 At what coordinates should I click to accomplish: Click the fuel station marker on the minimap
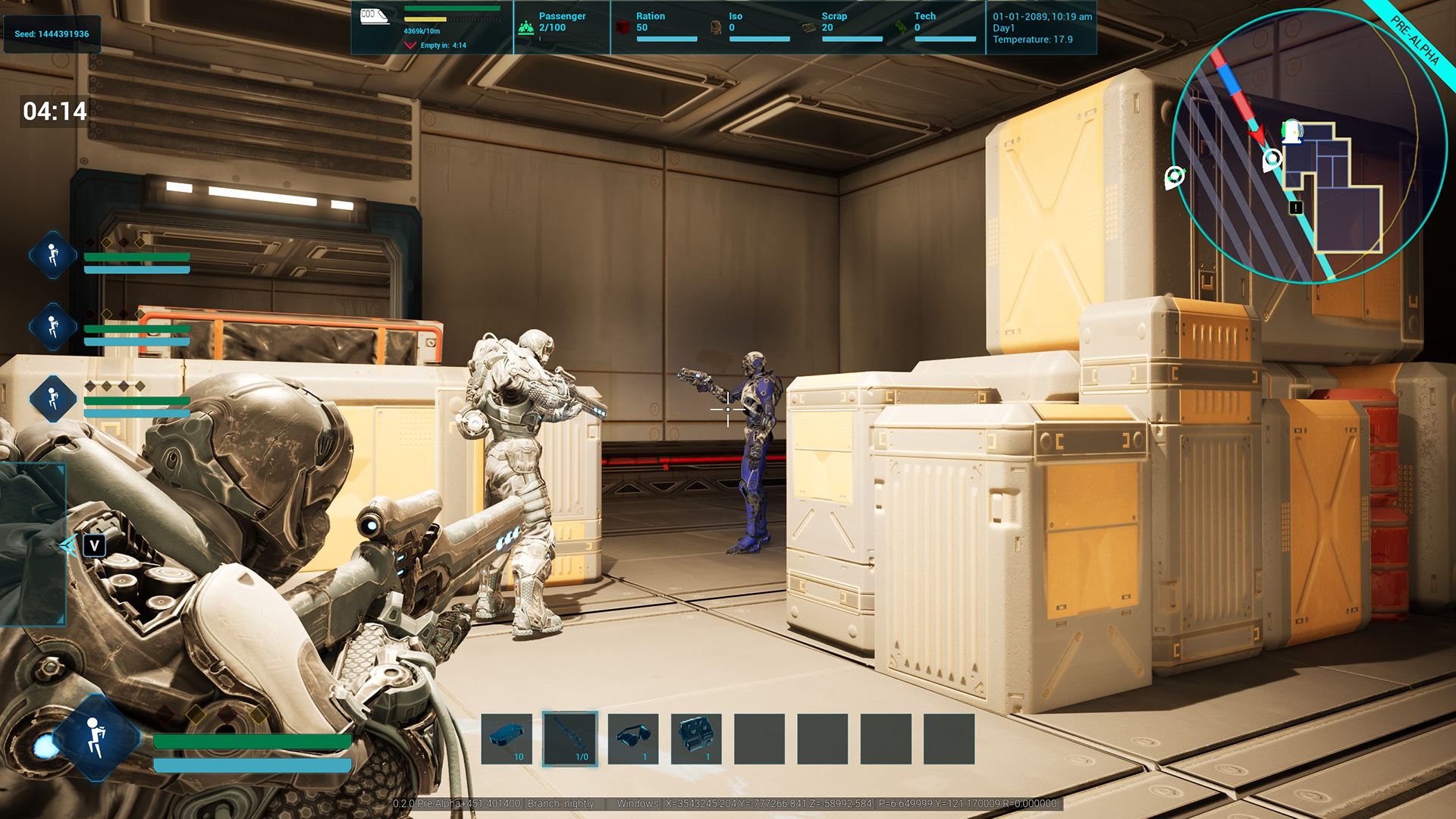point(1291,130)
